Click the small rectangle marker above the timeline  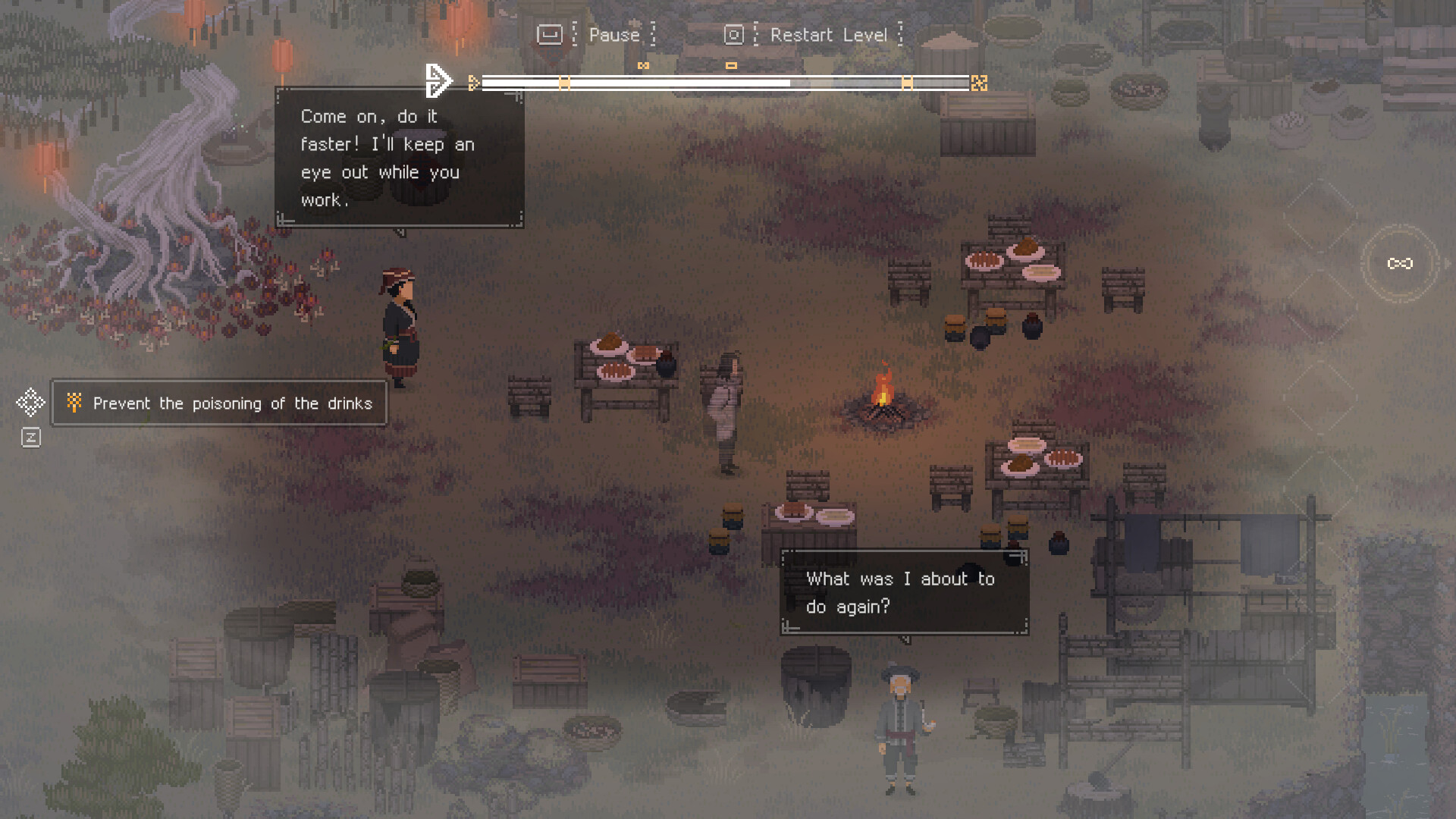(x=731, y=66)
